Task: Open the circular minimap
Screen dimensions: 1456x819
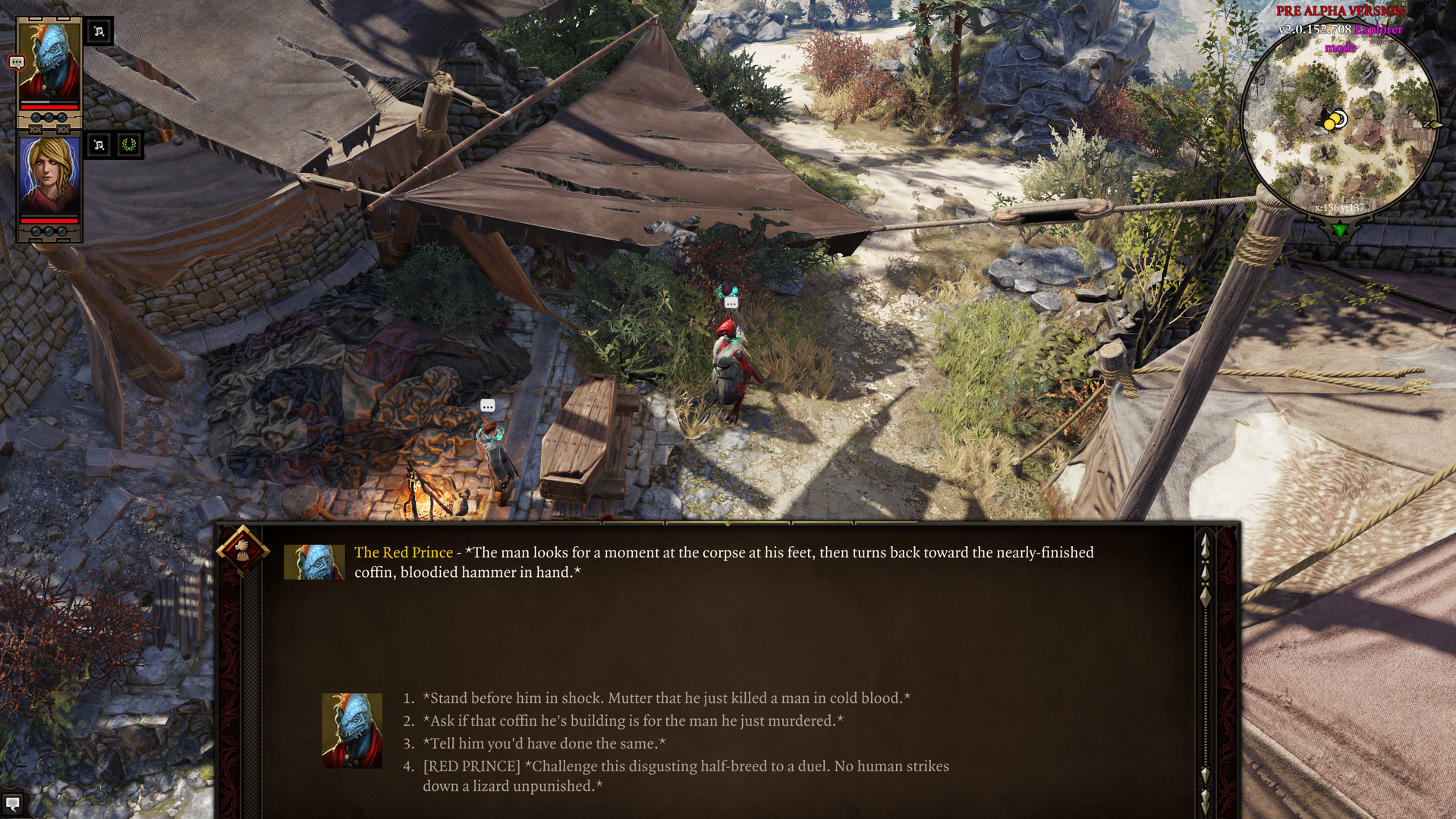Action: pyautogui.click(x=1339, y=121)
